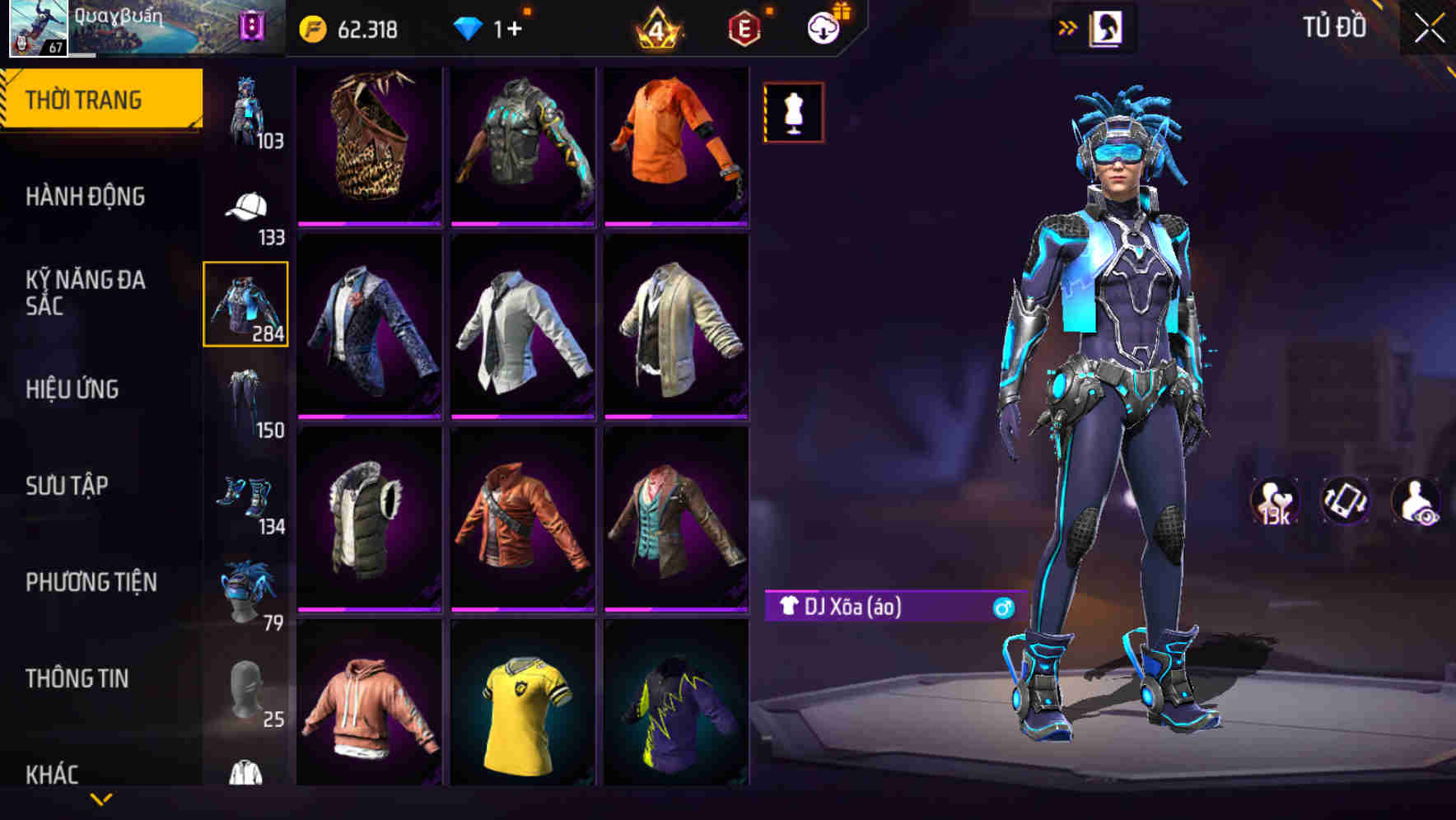
Task: Open the red E-badge event icon
Action: tap(741, 28)
